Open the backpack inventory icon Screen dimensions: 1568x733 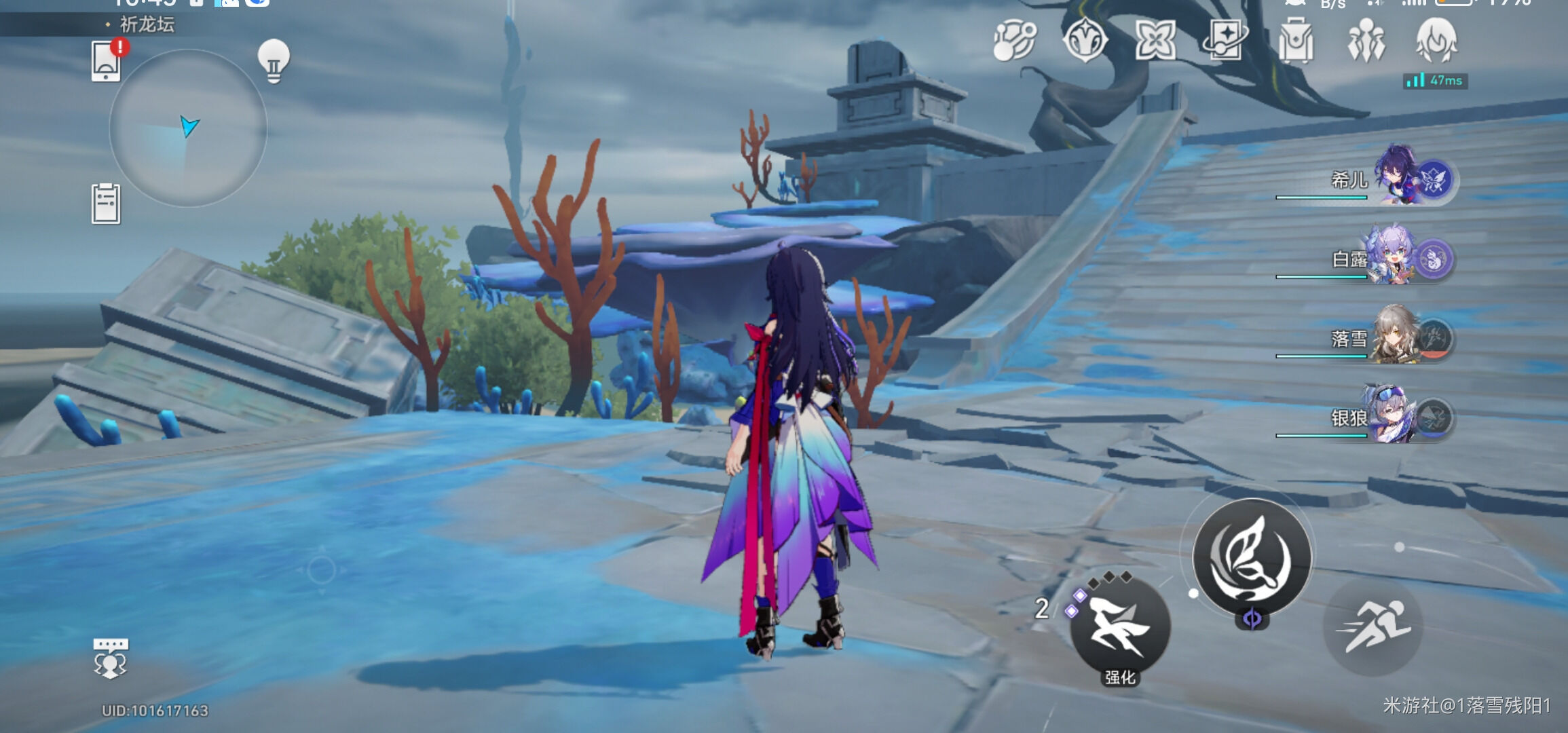pyautogui.click(x=1296, y=41)
